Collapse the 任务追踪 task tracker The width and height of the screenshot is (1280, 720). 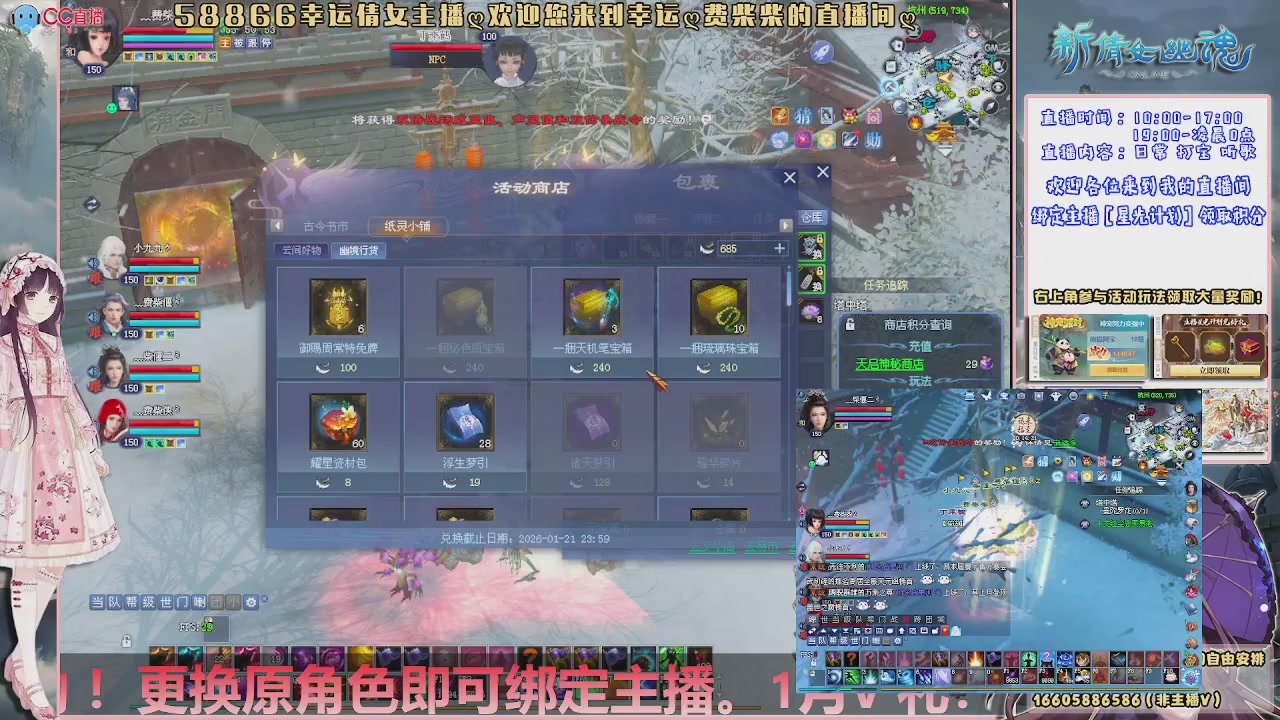(887, 284)
